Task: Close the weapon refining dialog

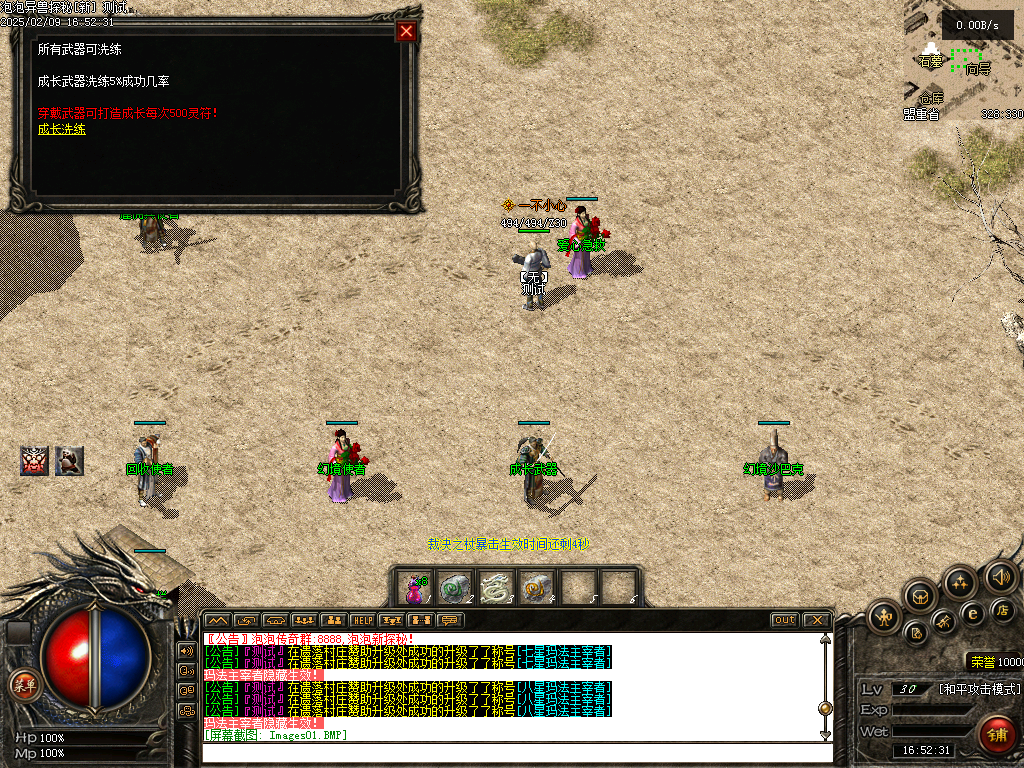Action: (x=406, y=31)
